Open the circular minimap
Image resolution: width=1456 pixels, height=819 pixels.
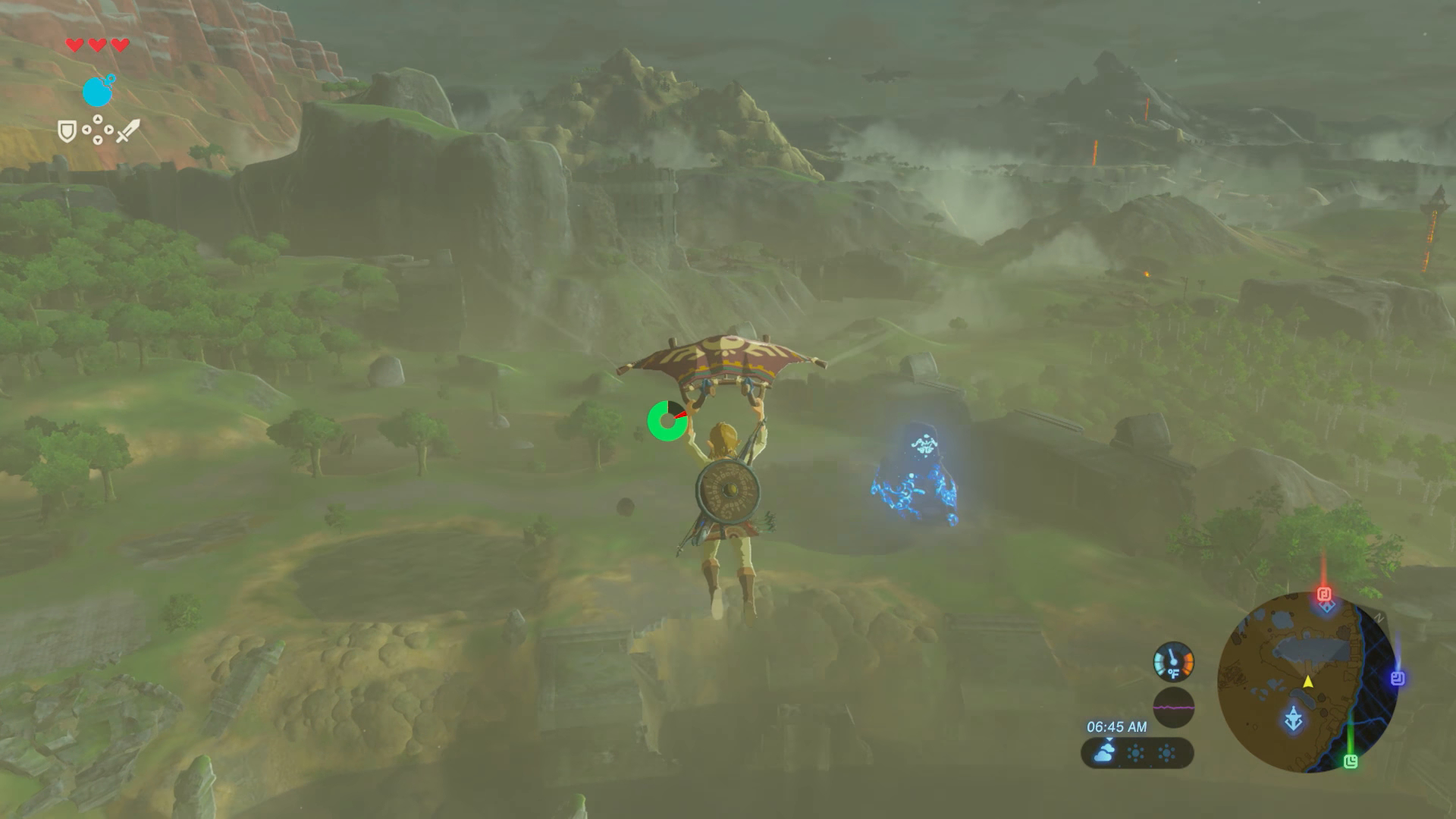1307,682
